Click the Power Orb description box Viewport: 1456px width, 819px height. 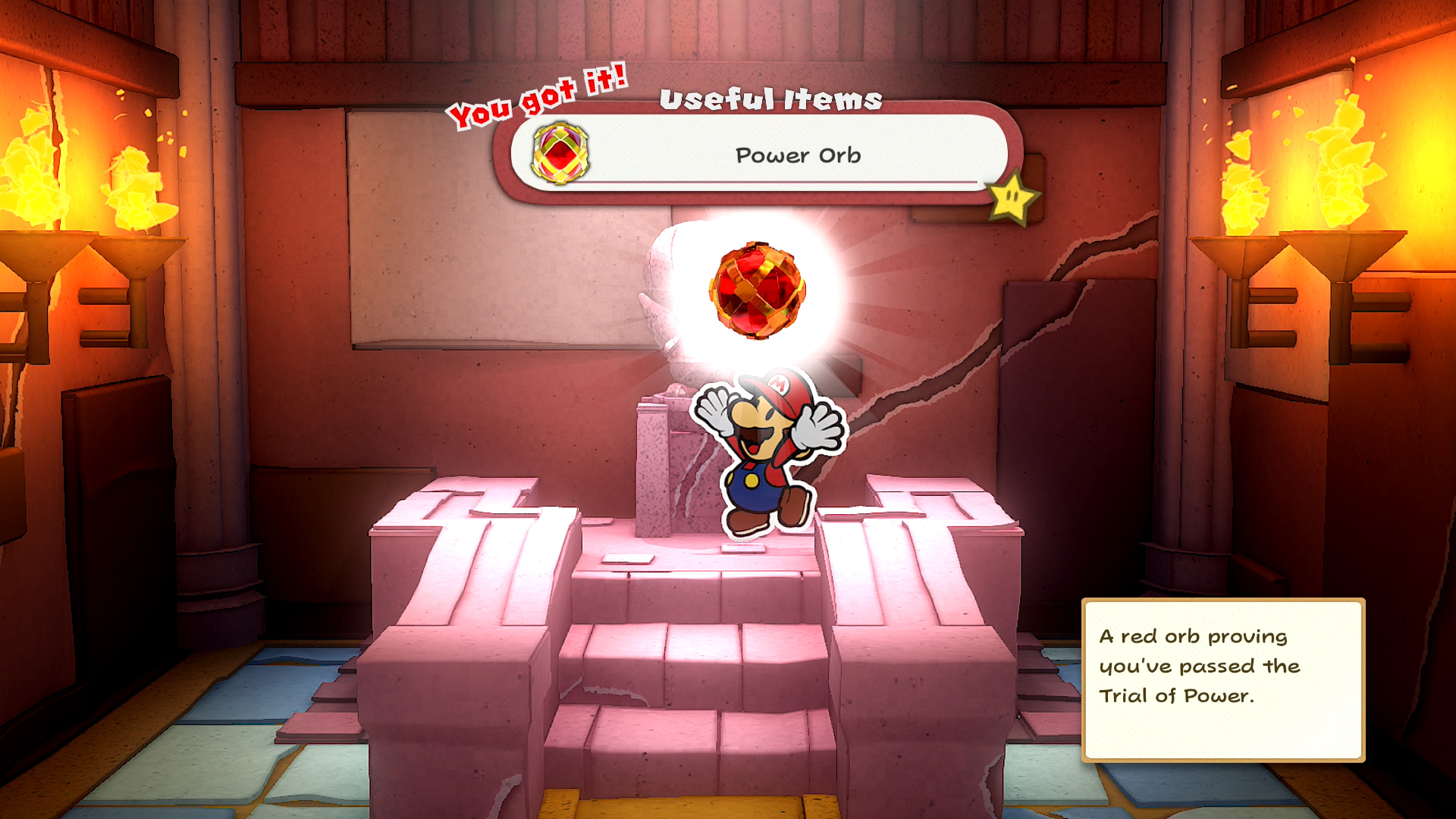point(1222,679)
